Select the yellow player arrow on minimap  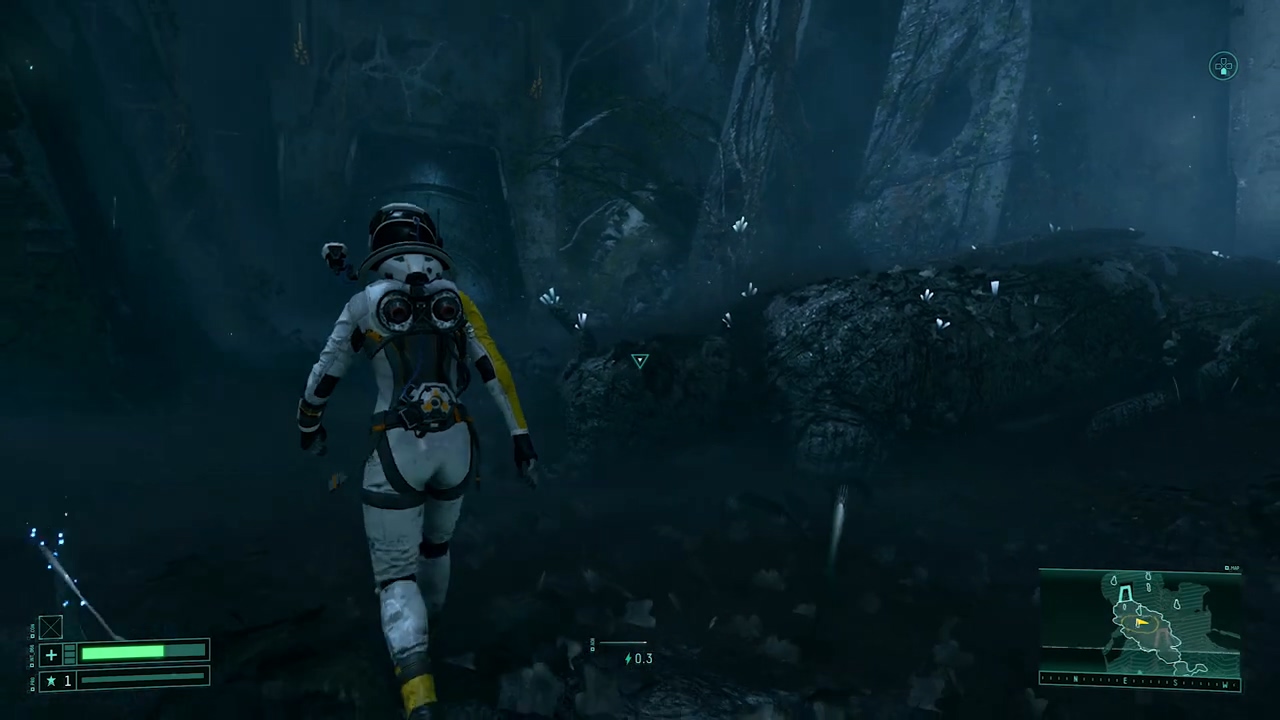[1140, 623]
